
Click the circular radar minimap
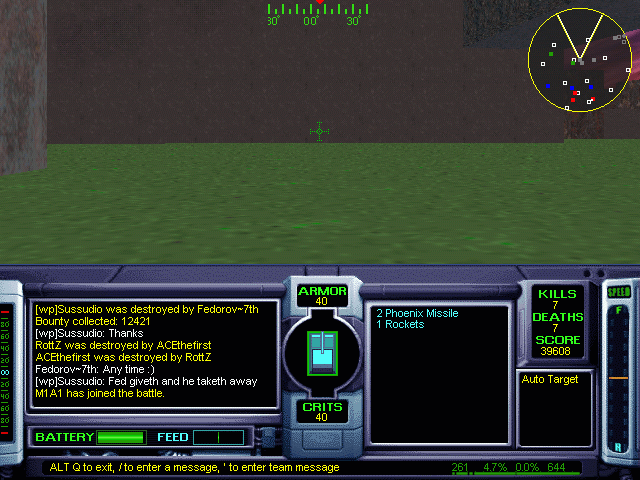[580, 60]
